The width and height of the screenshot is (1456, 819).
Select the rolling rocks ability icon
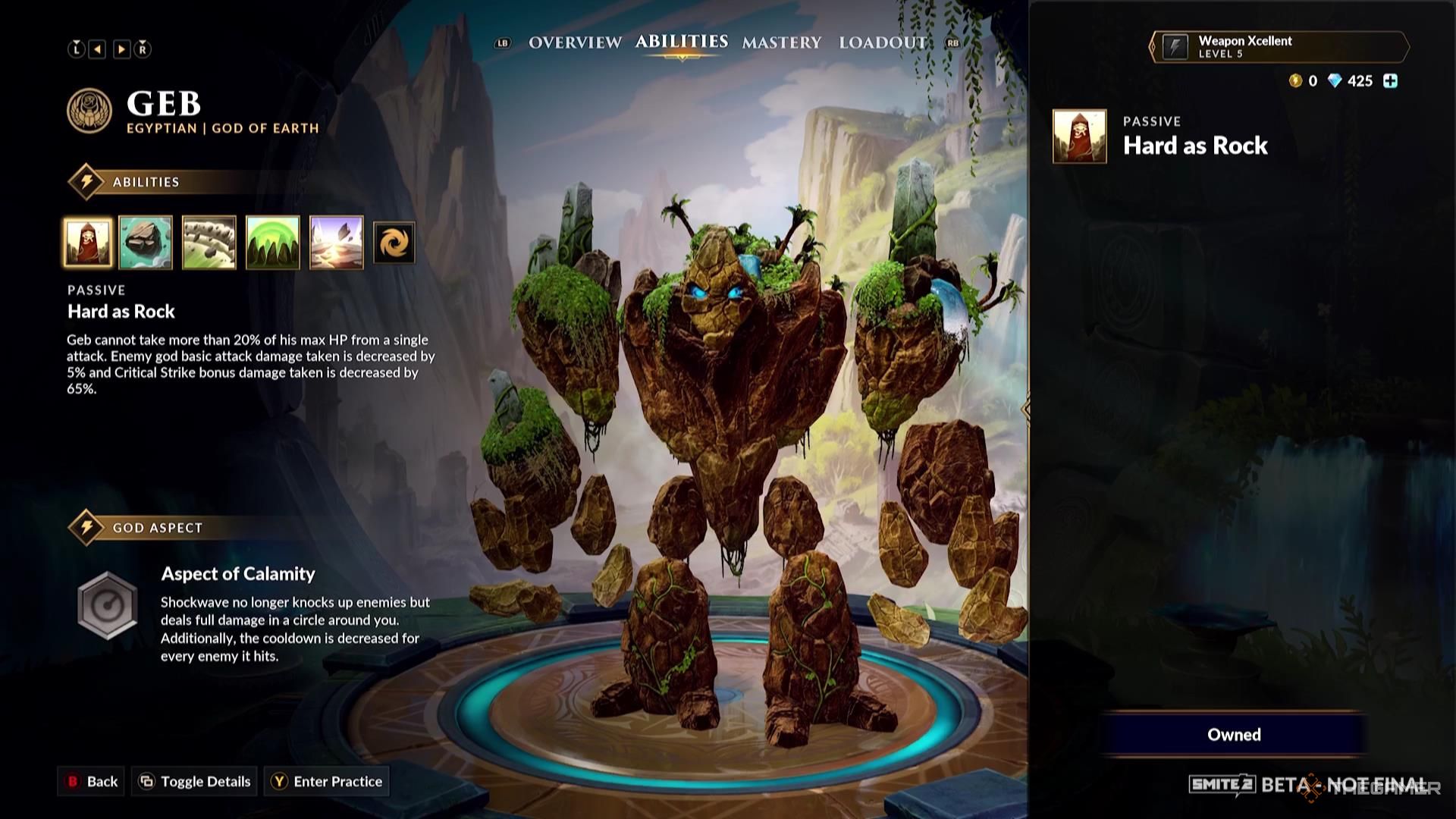(209, 243)
